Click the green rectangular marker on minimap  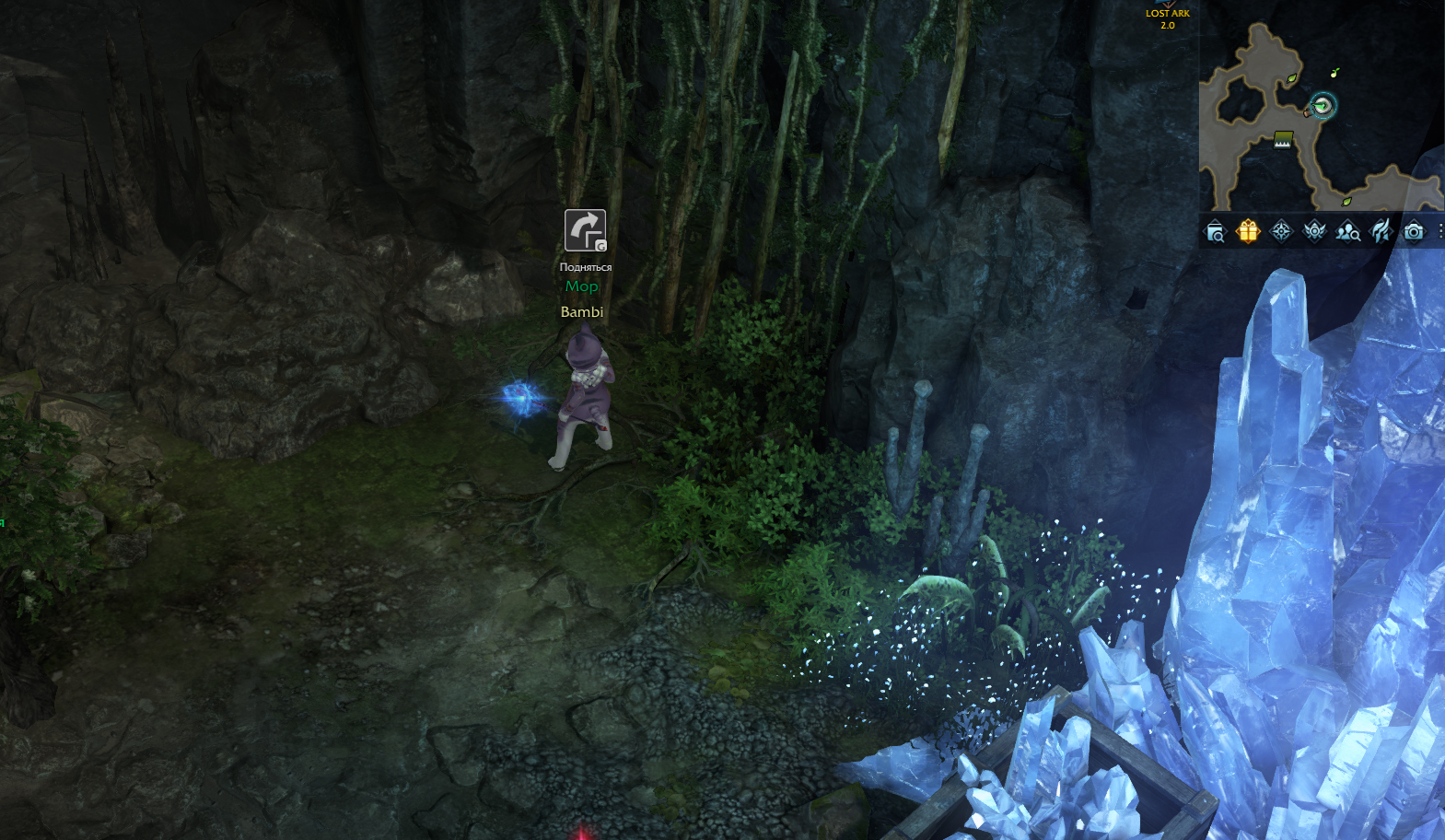[1283, 139]
